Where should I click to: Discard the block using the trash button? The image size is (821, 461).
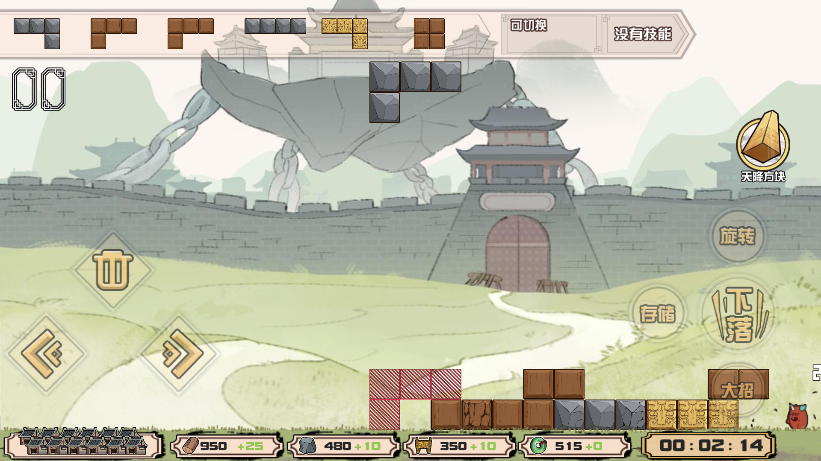pos(112,269)
